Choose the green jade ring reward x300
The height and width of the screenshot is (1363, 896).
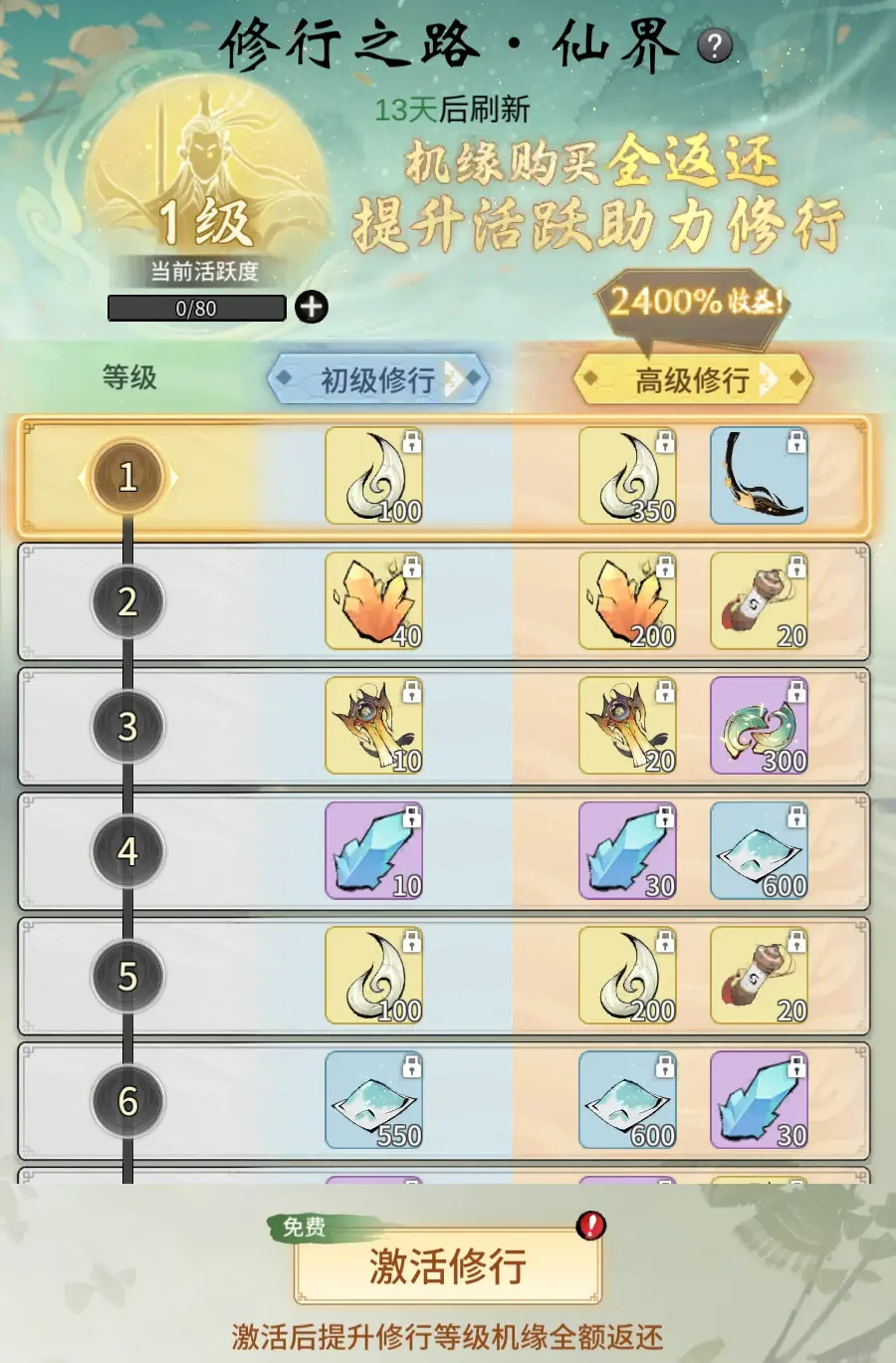[x=759, y=727]
